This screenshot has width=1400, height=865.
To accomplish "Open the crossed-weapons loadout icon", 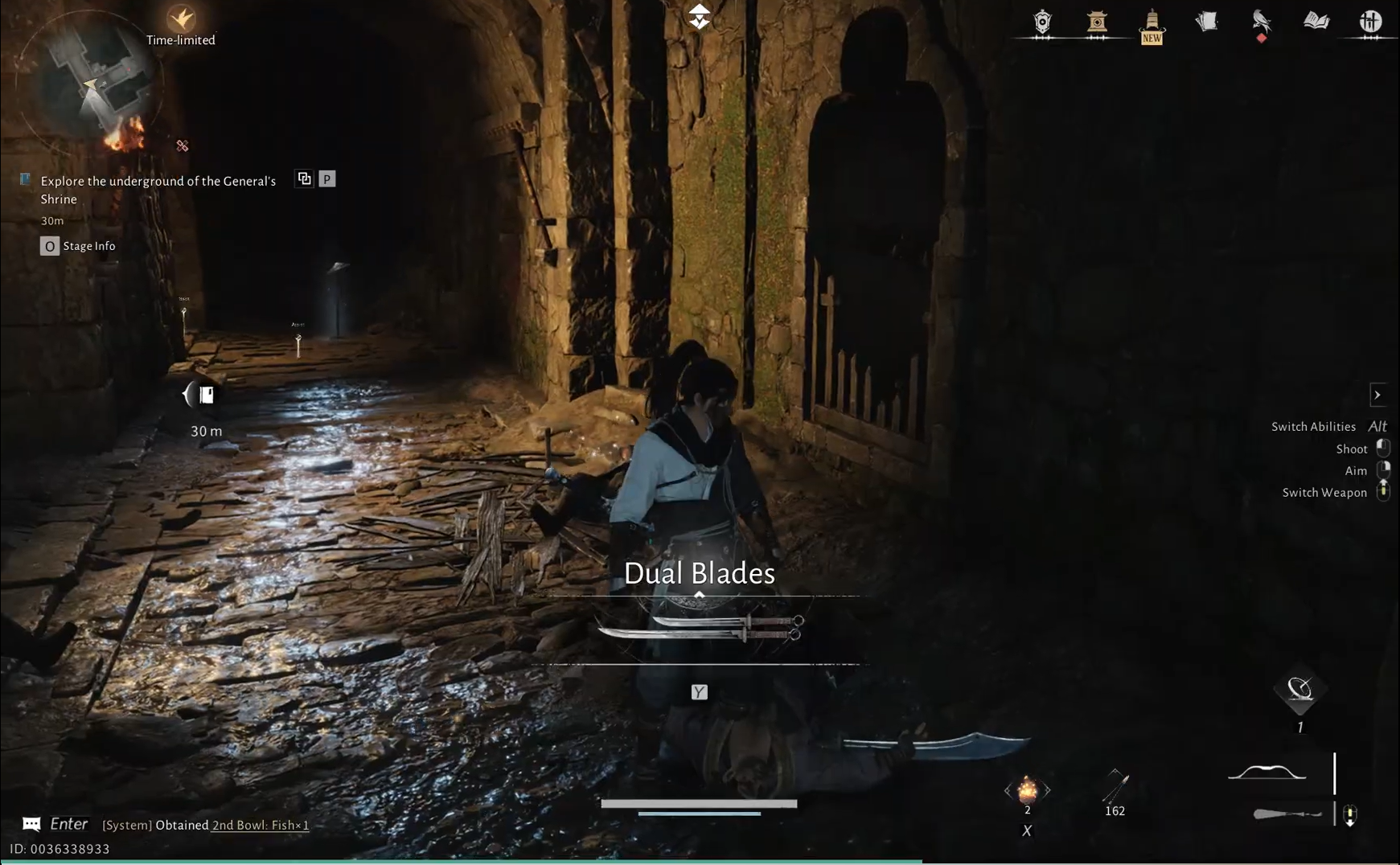I will (1370, 21).
